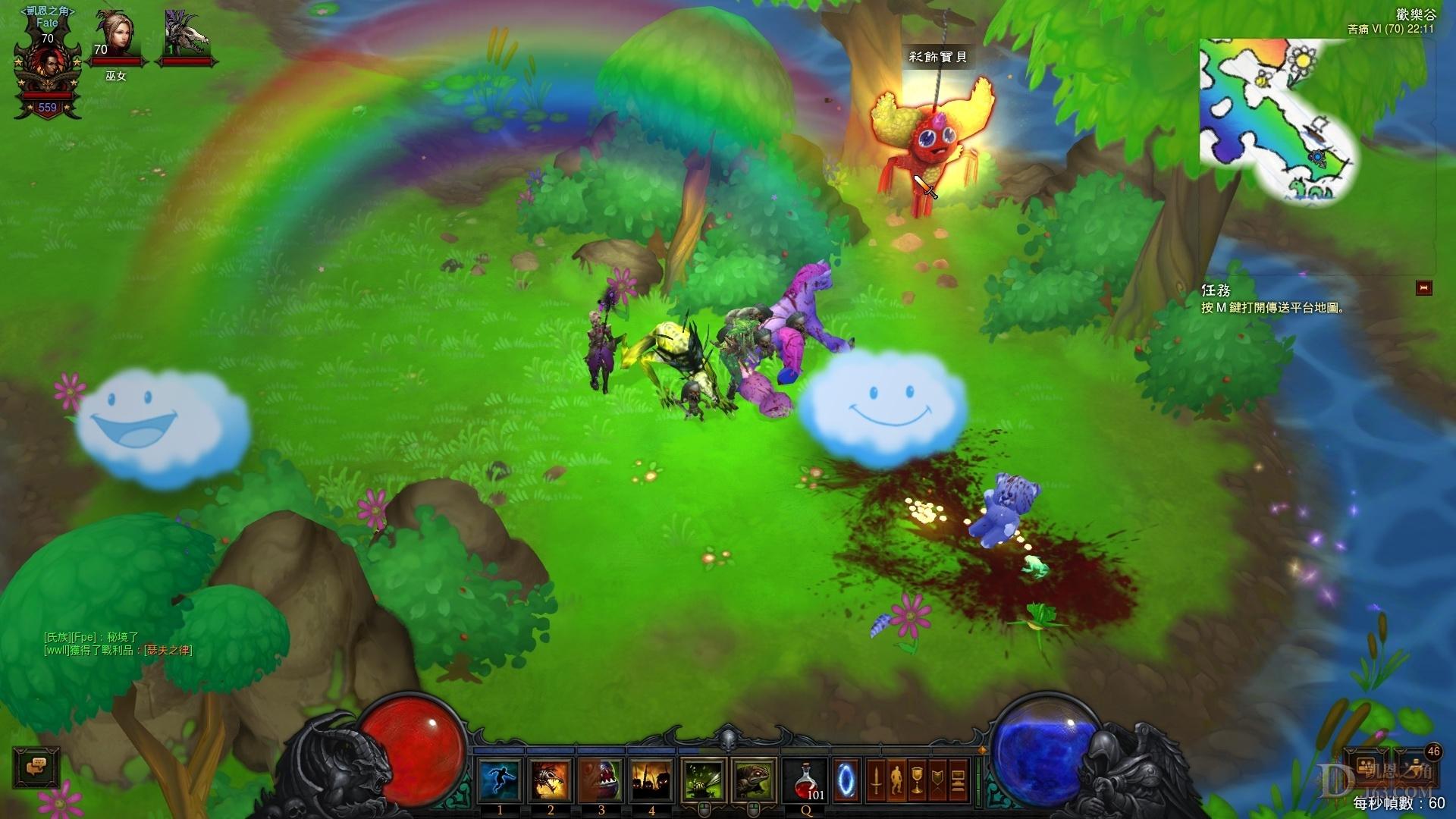Open the banner chevron menu button
The width and height of the screenshot is (1456, 819).
tap(938, 779)
